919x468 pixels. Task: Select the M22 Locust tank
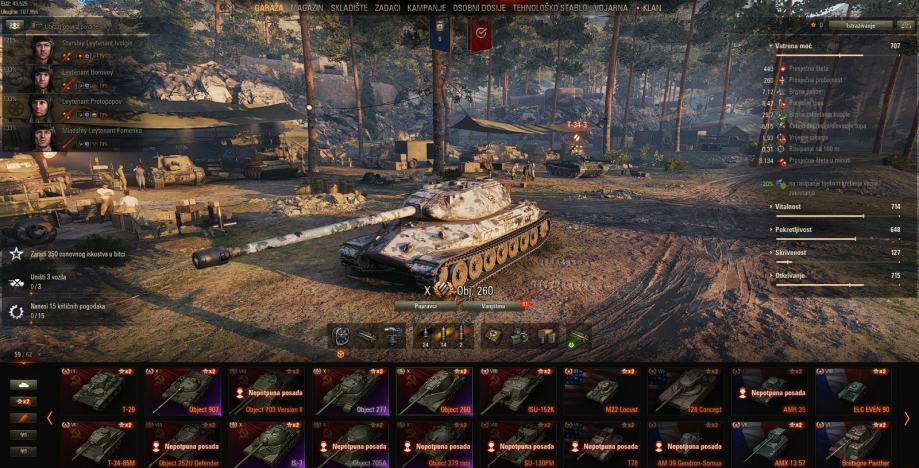[604, 389]
